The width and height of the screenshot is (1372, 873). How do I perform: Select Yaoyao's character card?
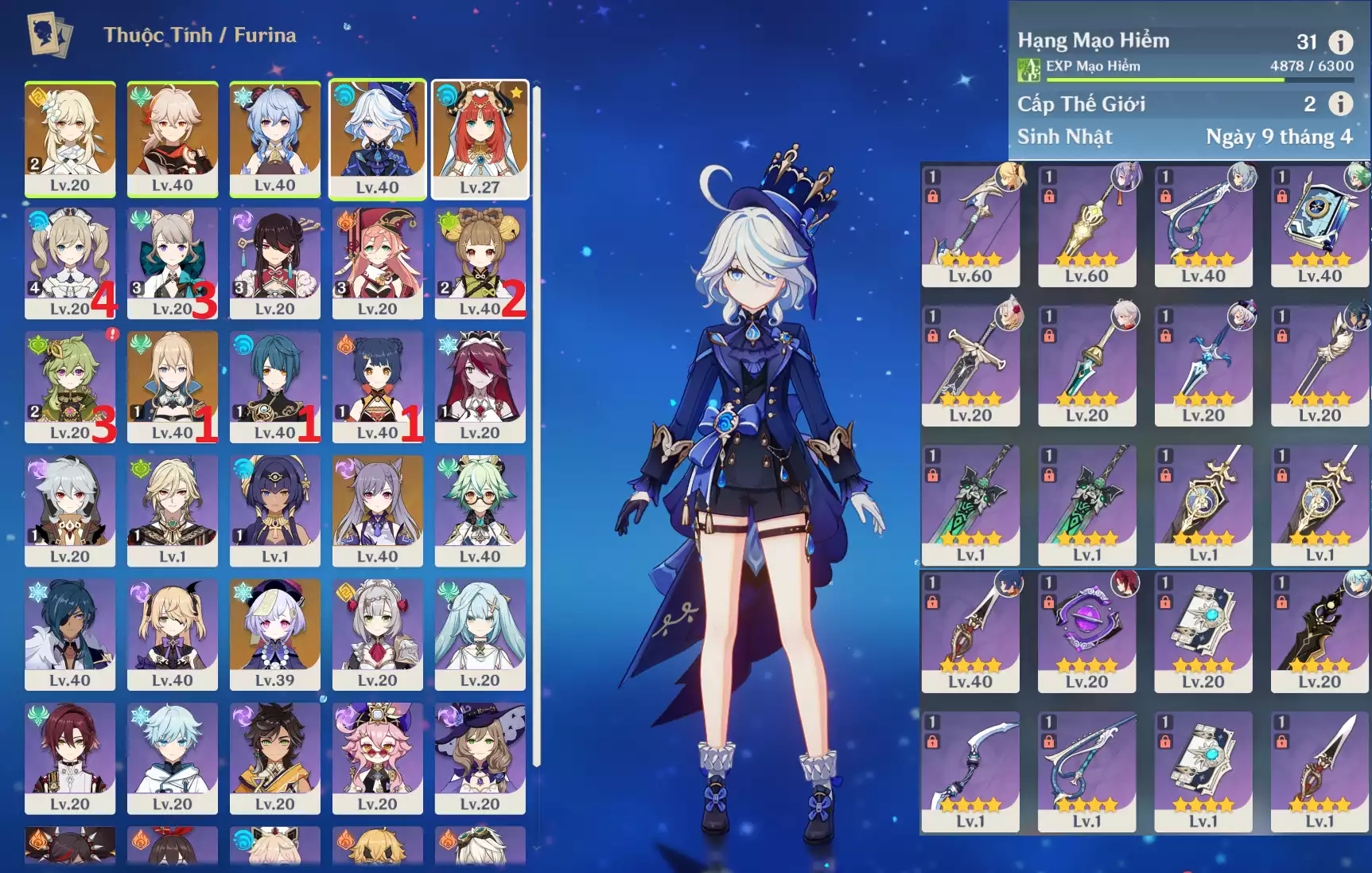point(480,263)
